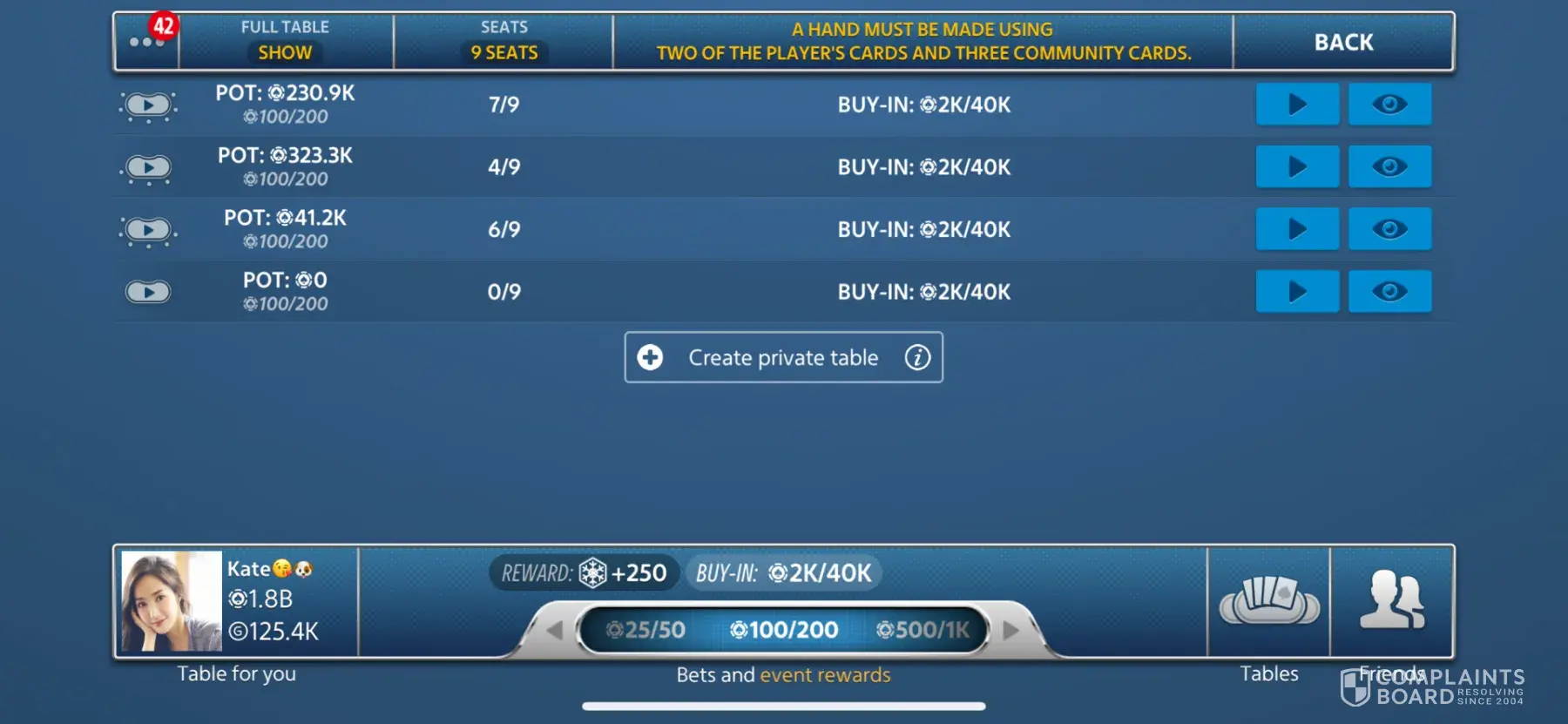
Task: Click the left arrow for lower bets
Action: 554,630
